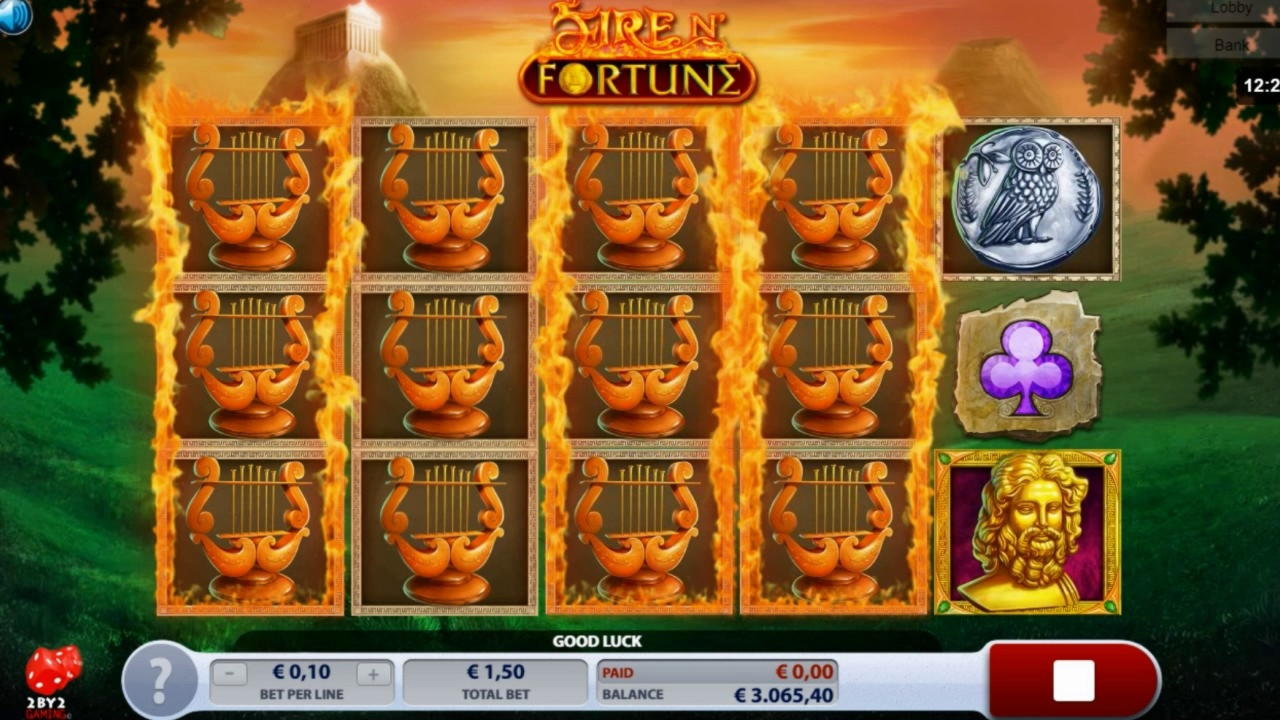Open the question mark help button
Screen dimensions: 1280x720
[159, 680]
